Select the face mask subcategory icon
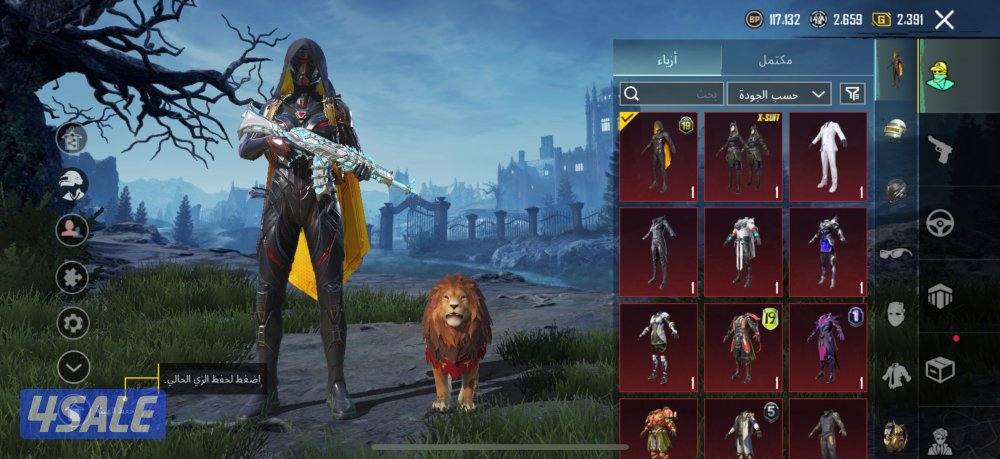This screenshot has width=1000, height=459. [896, 313]
